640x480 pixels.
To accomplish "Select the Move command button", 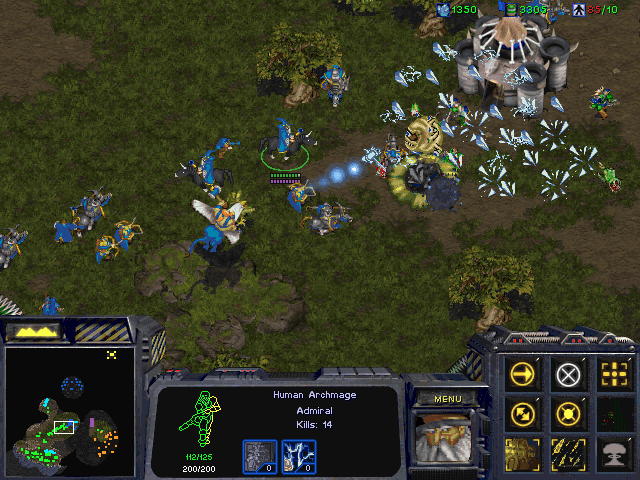I will [x=523, y=374].
